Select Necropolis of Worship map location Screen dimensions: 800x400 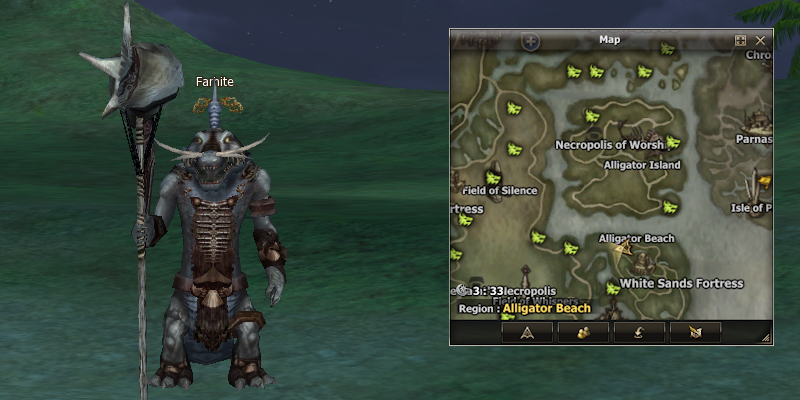tap(609, 145)
